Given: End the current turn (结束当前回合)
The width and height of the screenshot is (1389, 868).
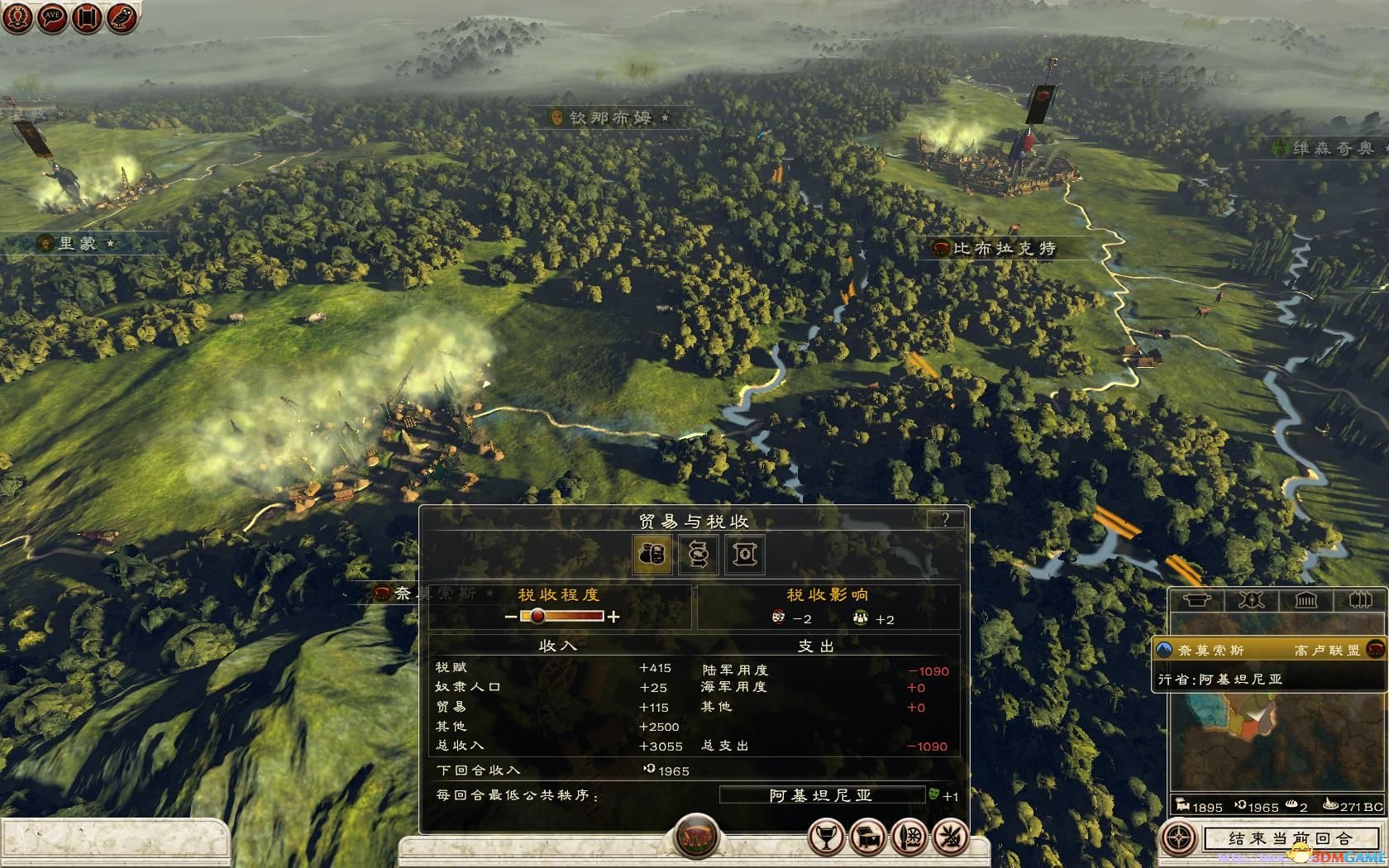Looking at the screenshot, I should click(x=1290, y=838).
